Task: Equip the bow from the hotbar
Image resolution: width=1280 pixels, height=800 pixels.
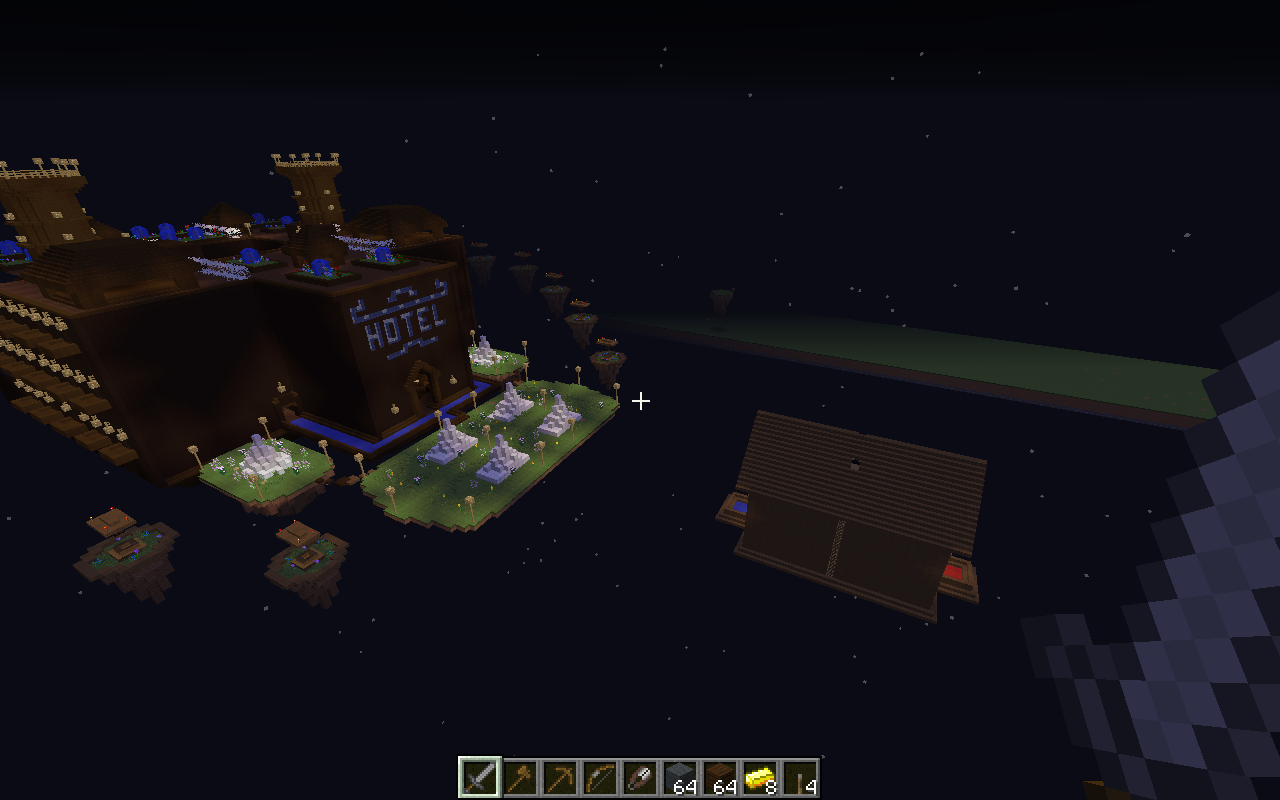Action: click(x=599, y=777)
